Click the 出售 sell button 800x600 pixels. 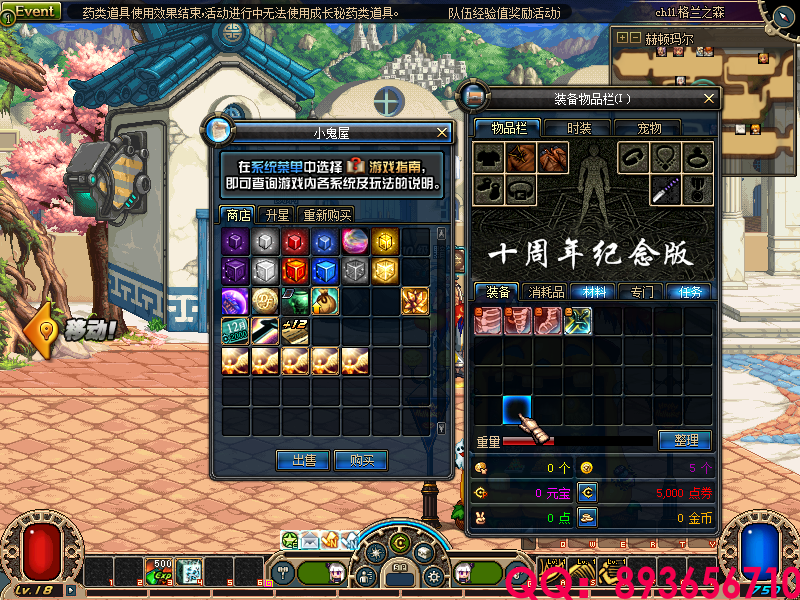point(304,460)
